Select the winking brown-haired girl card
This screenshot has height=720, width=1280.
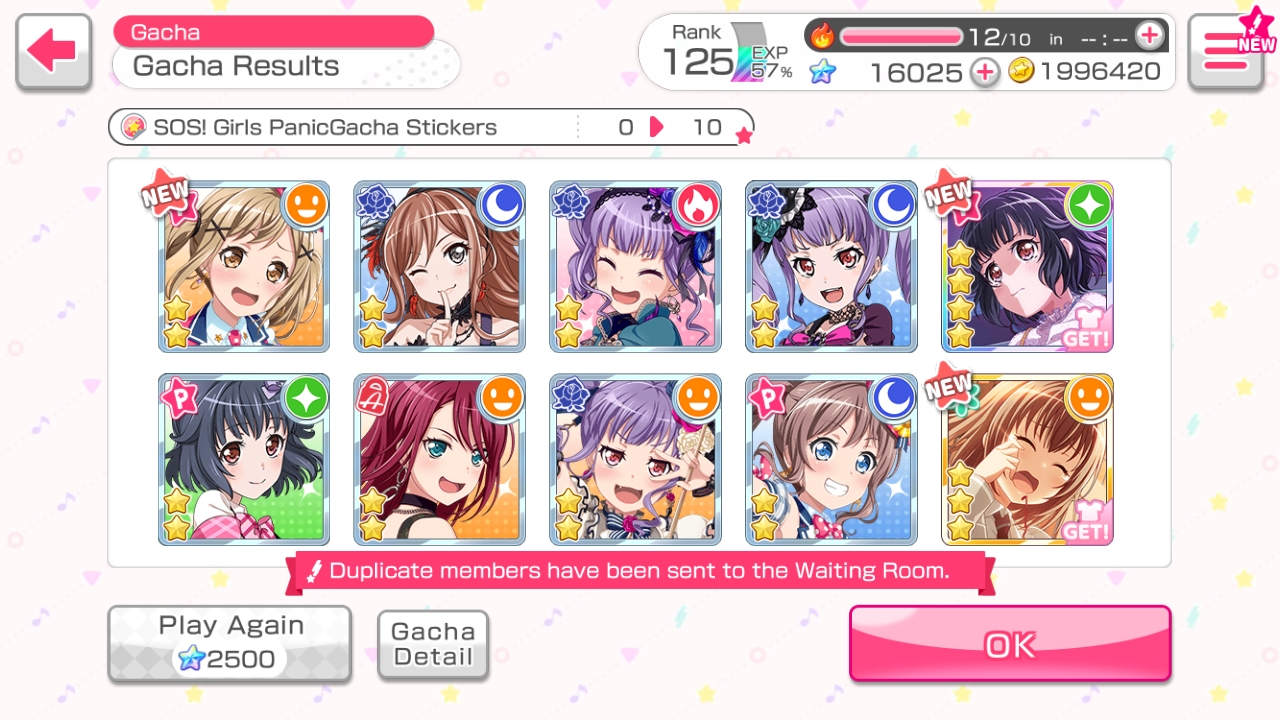[440, 267]
